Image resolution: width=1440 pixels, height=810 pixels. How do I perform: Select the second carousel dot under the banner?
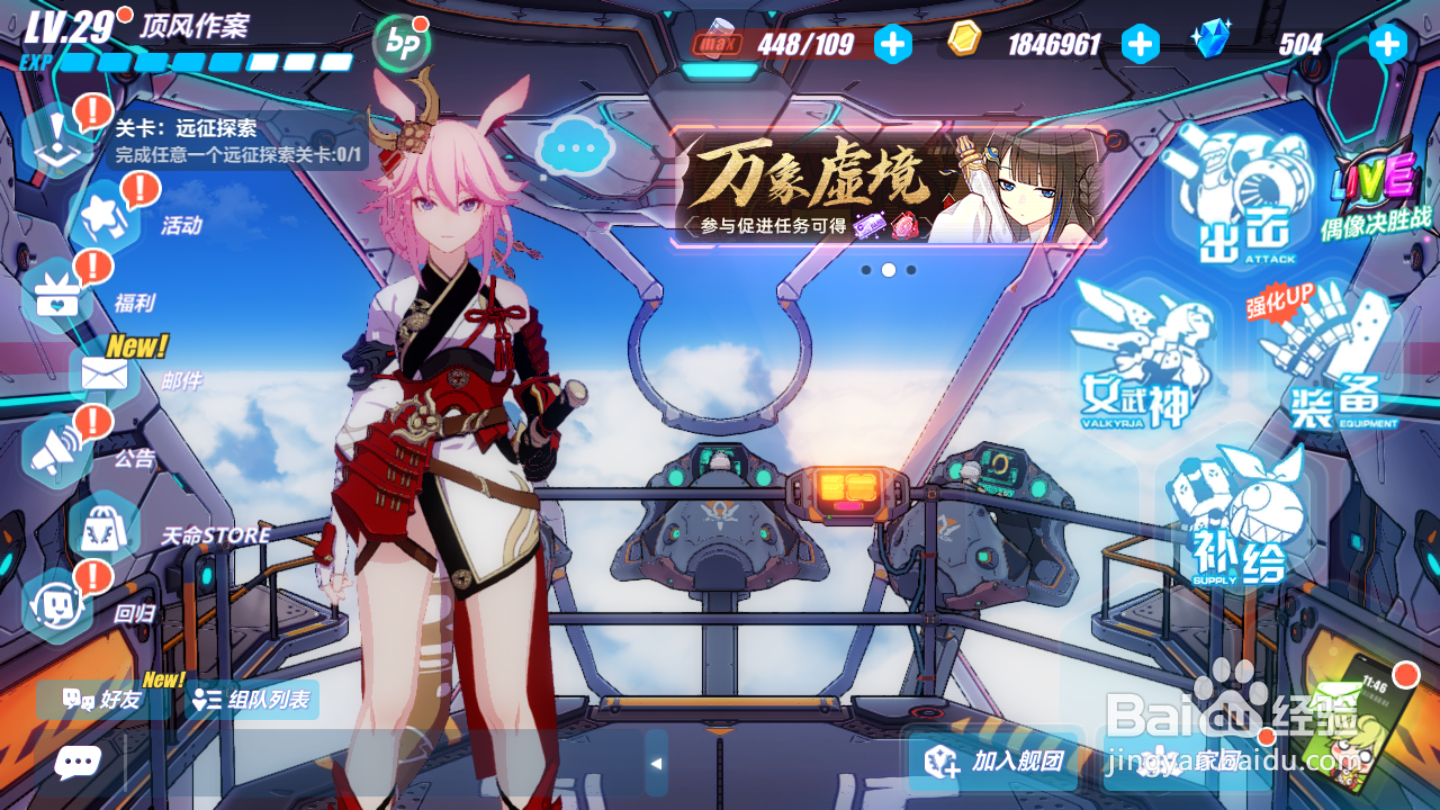tap(890, 268)
